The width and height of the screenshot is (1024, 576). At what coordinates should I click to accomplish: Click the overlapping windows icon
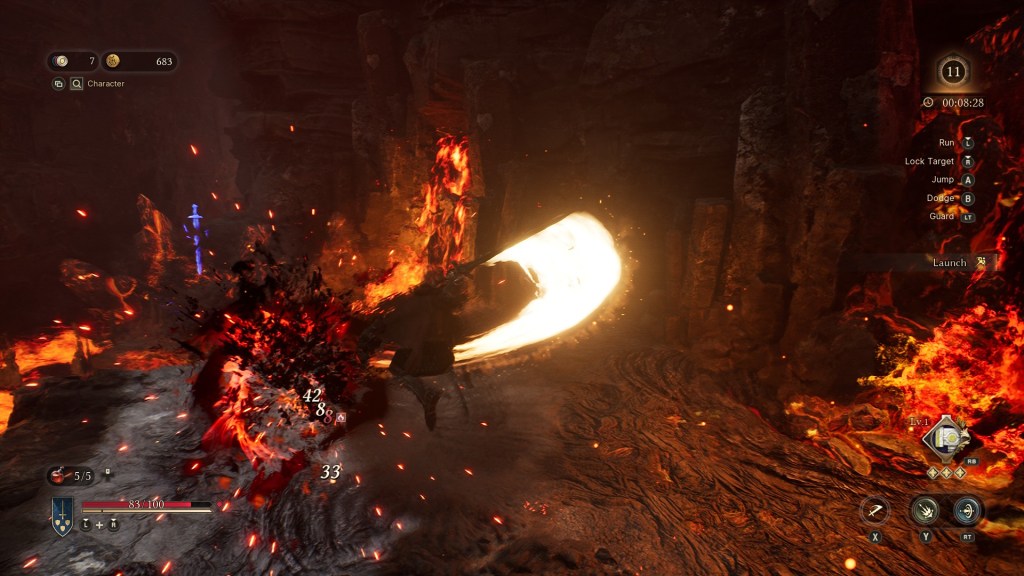[59, 84]
